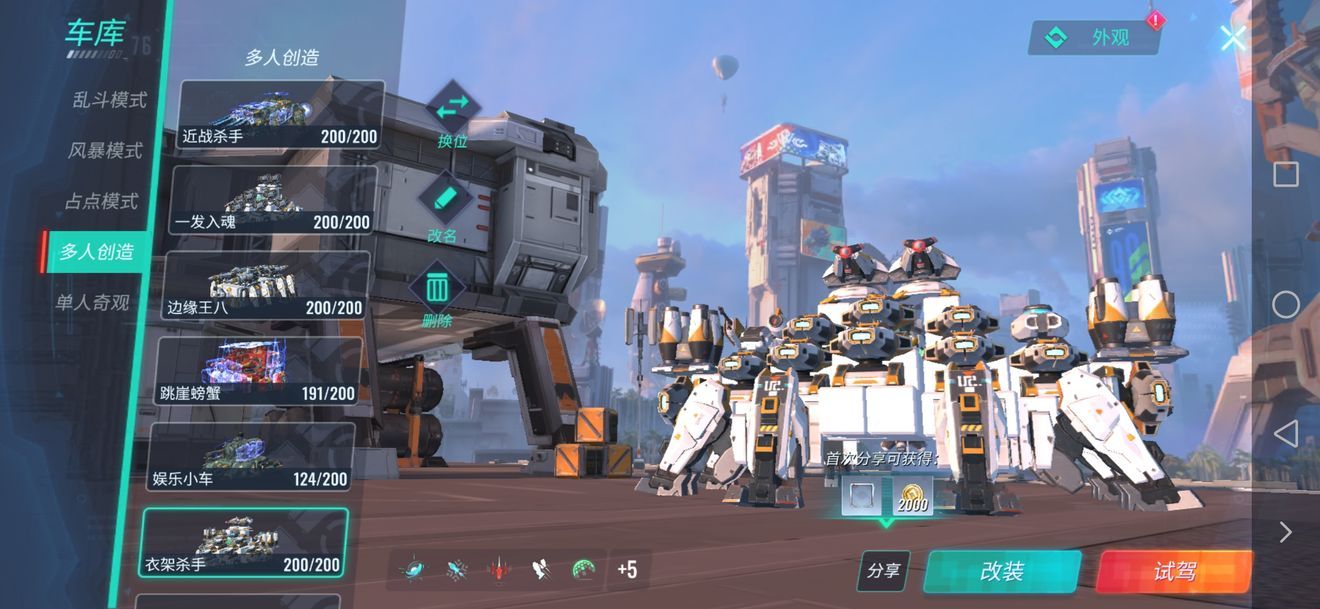Open the 风暴模式 garage tab

click(x=105, y=151)
